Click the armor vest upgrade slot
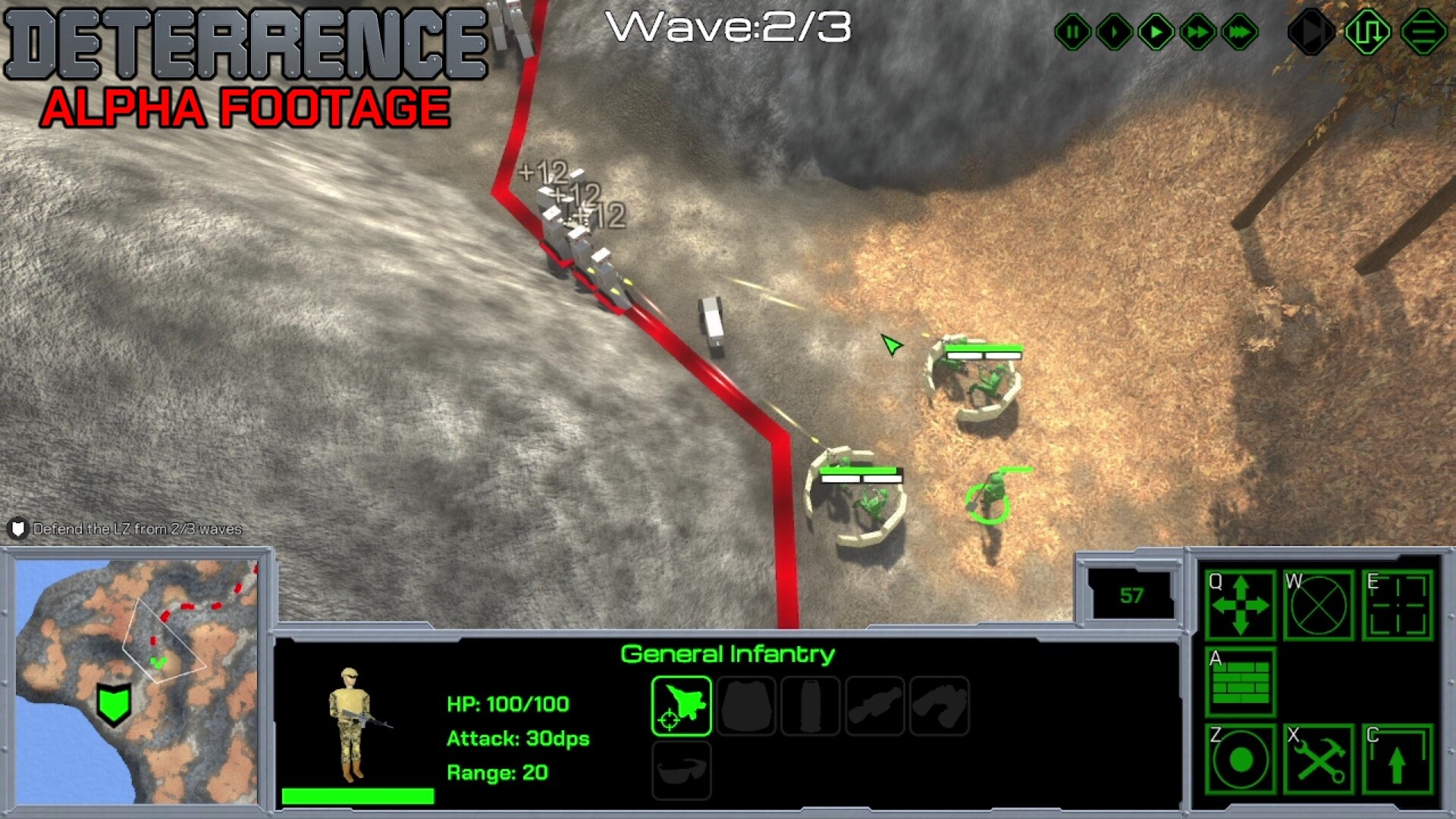Screen dimensions: 1456x819 746,704
